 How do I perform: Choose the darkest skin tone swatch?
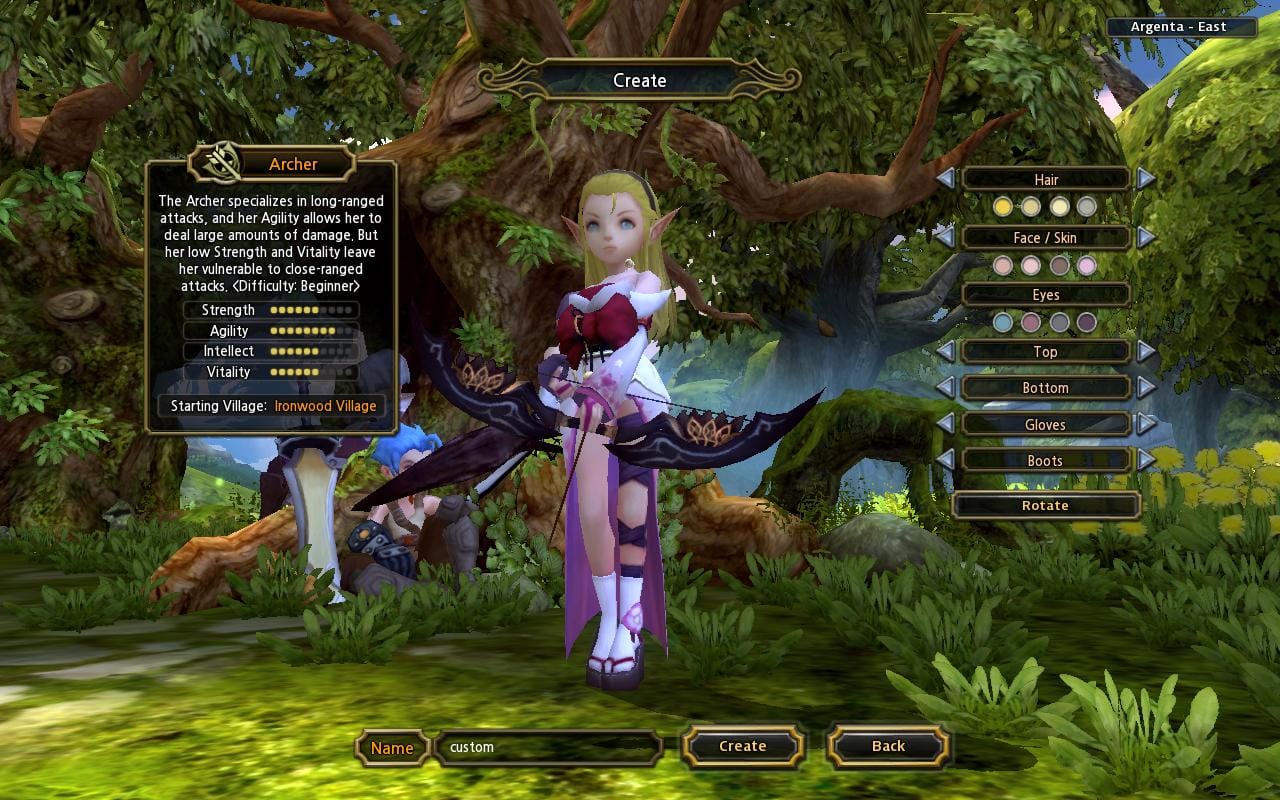tap(1060, 266)
